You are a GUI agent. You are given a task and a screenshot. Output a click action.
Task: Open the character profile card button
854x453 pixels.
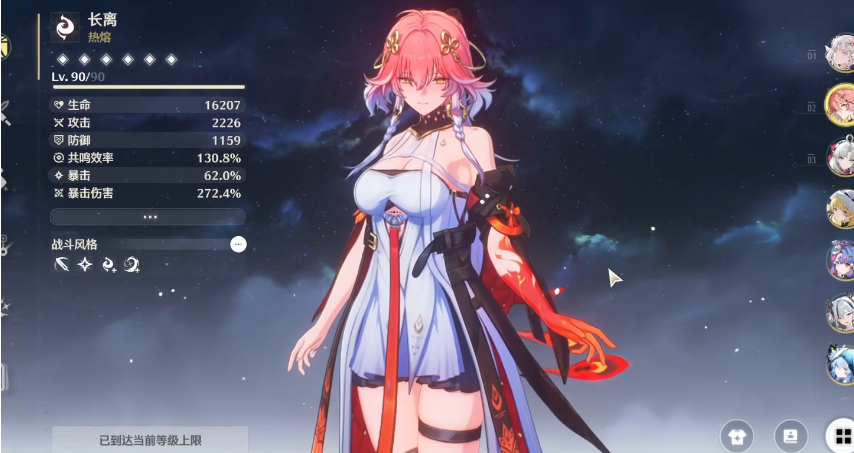(x=790, y=435)
